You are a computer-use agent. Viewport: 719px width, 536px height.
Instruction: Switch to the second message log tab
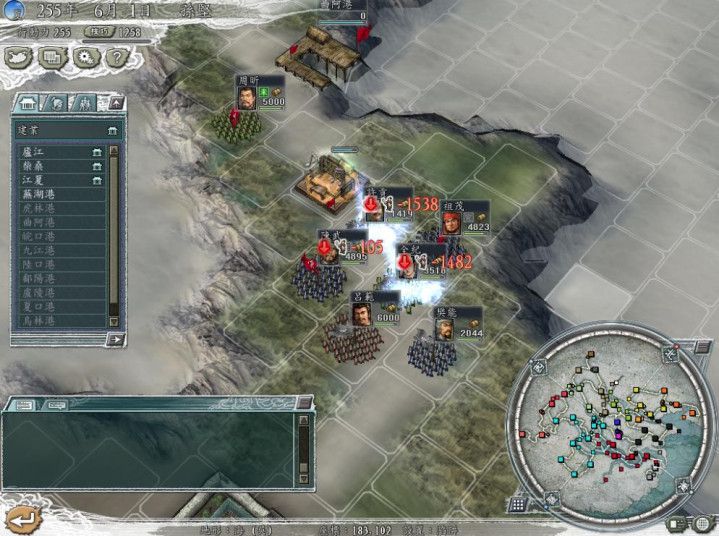(x=55, y=405)
